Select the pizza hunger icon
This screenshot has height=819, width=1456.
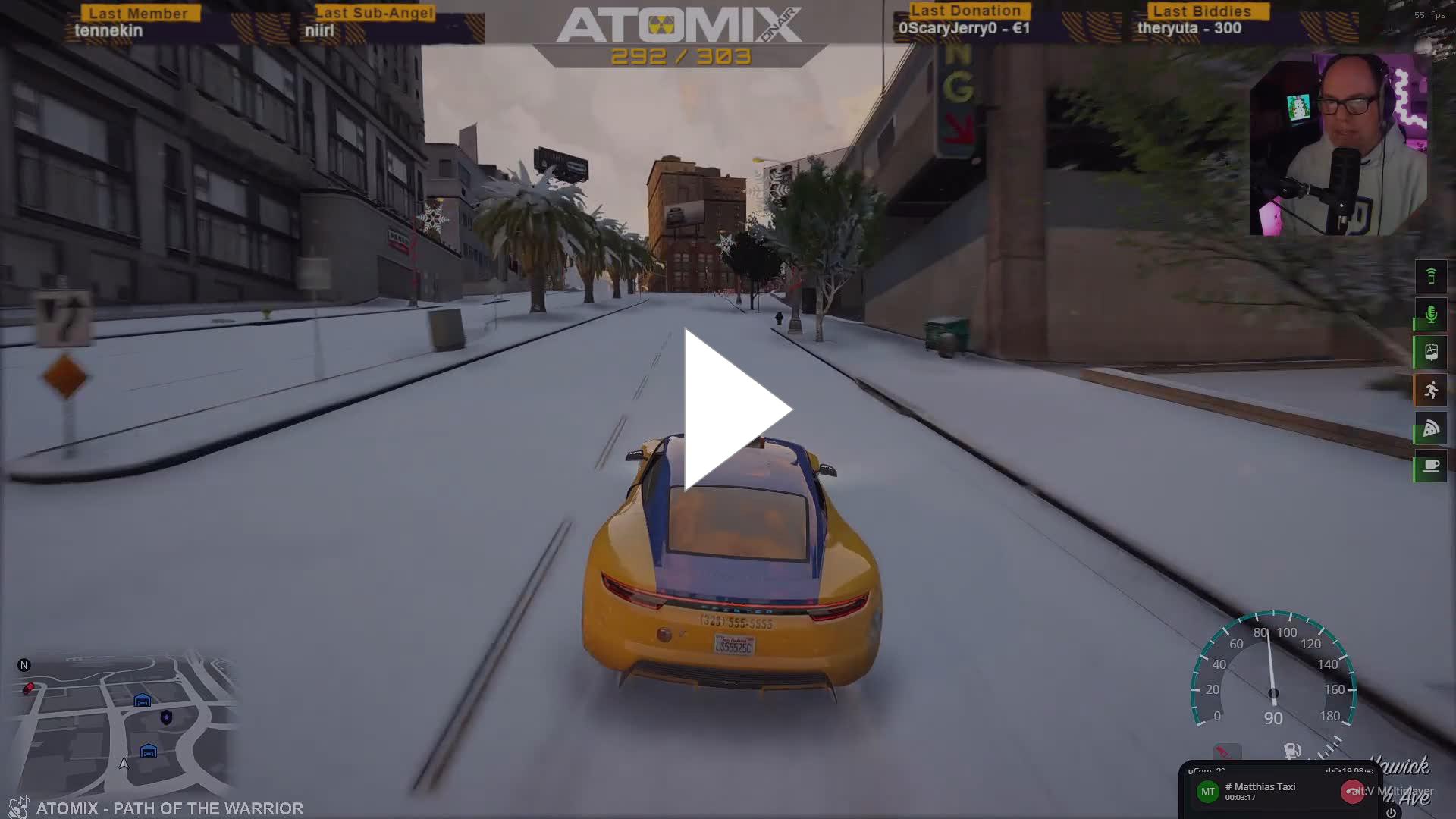coord(1431,428)
